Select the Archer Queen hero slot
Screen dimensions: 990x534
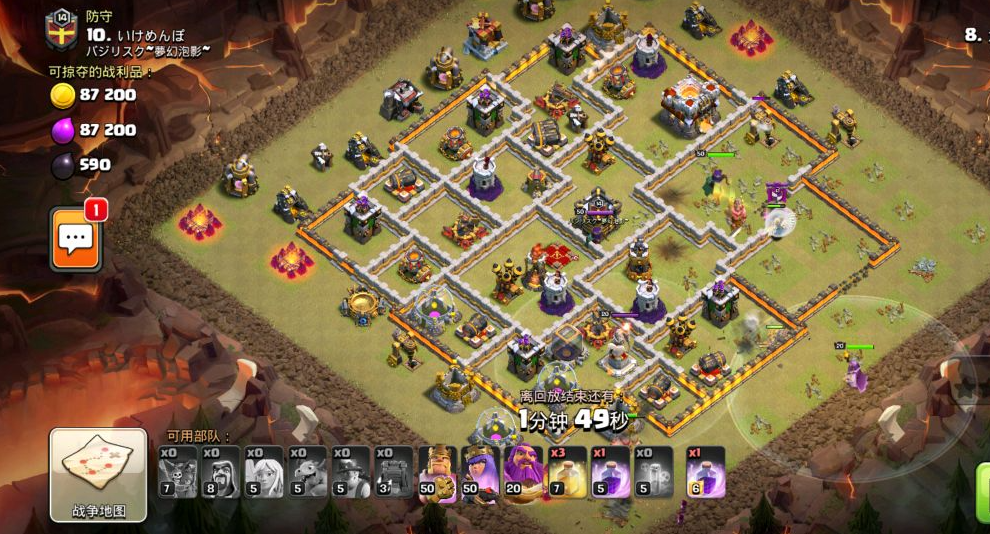481,471
